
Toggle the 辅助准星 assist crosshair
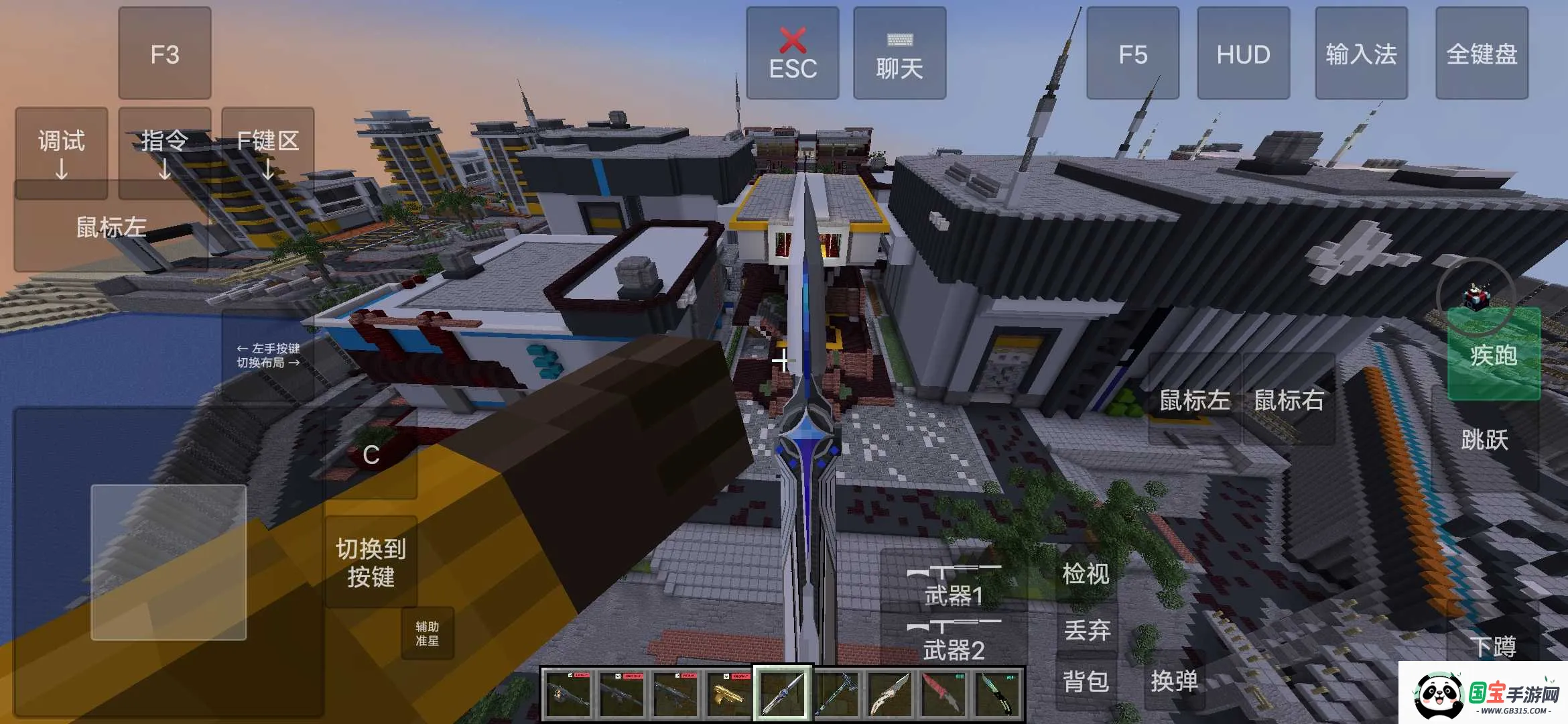click(x=427, y=633)
